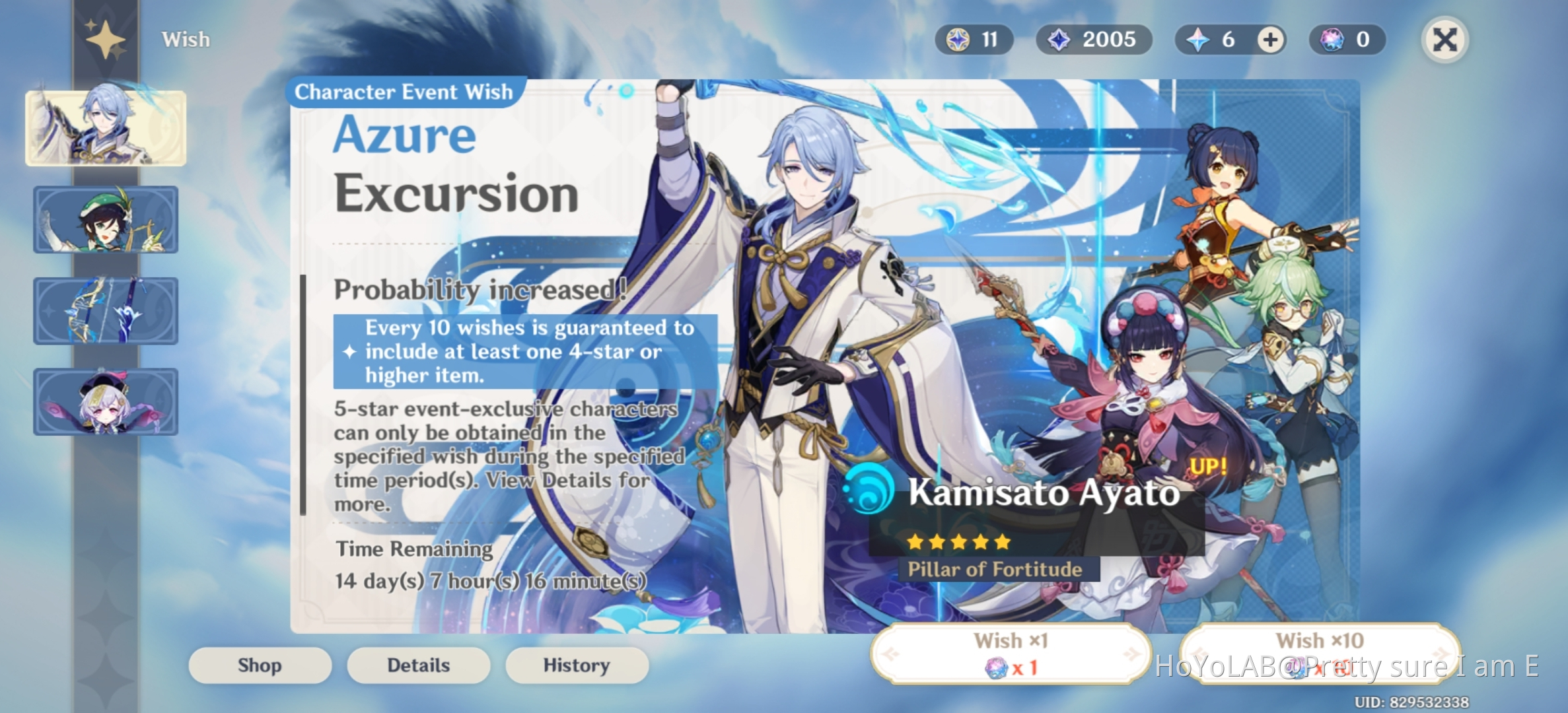Open the Shop

(x=259, y=665)
